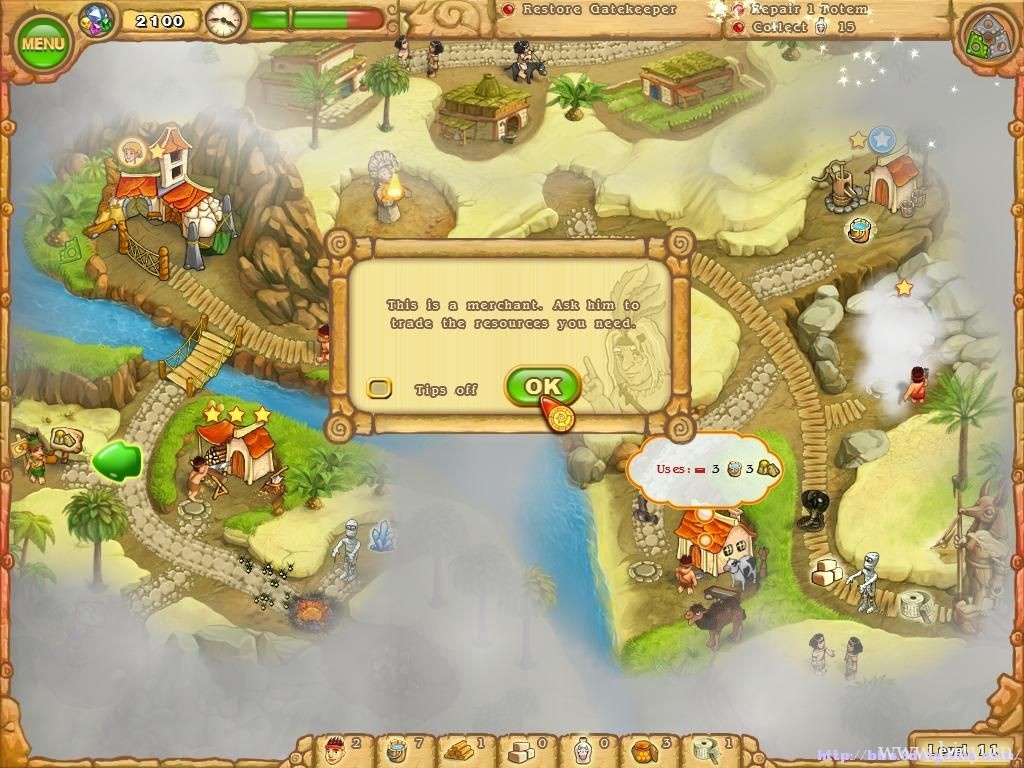
Task: Select the milk bottle resource icon
Action: point(582,747)
